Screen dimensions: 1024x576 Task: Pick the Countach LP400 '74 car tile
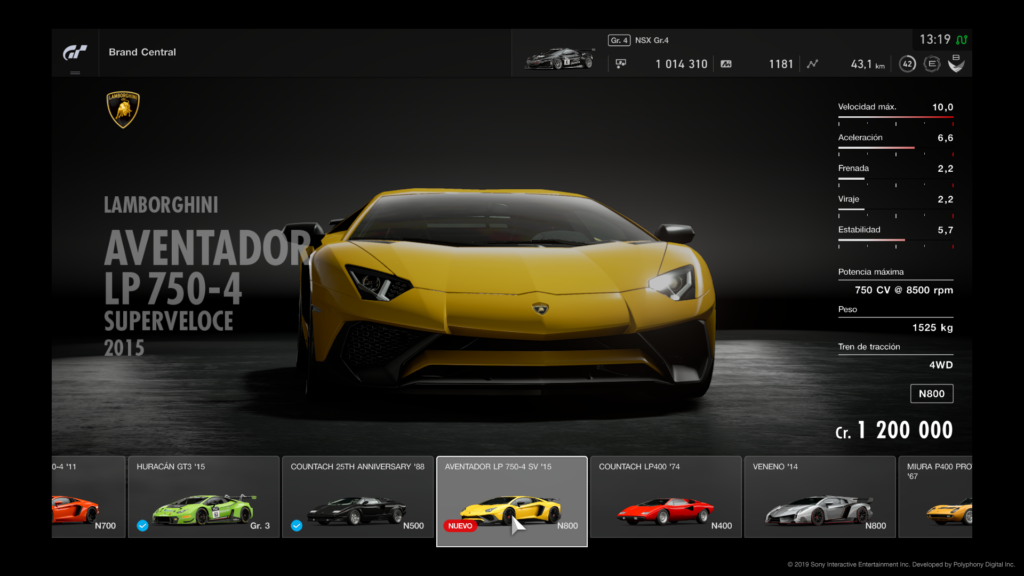[665, 497]
